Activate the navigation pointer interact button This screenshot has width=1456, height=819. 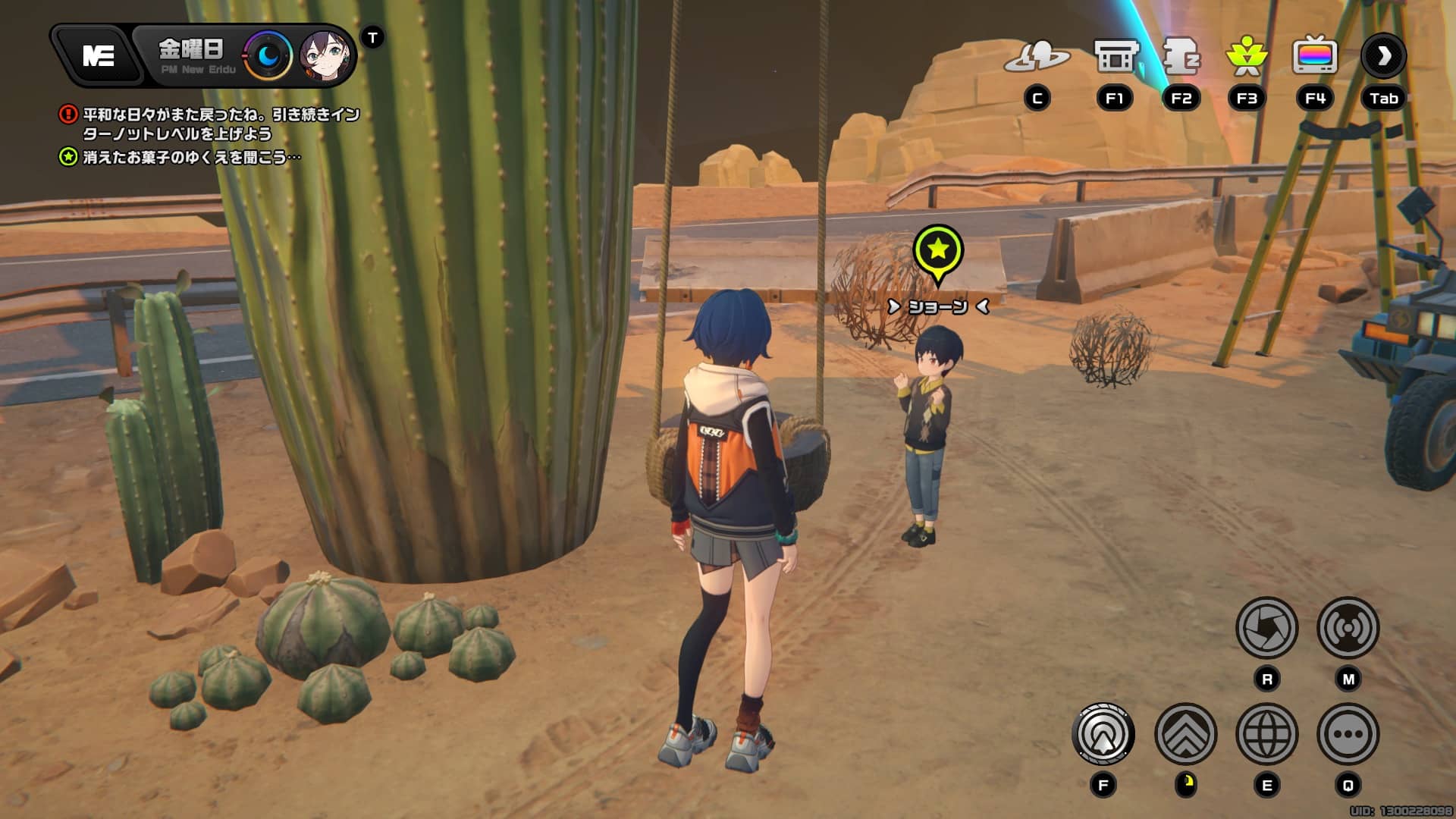[x=1103, y=734]
